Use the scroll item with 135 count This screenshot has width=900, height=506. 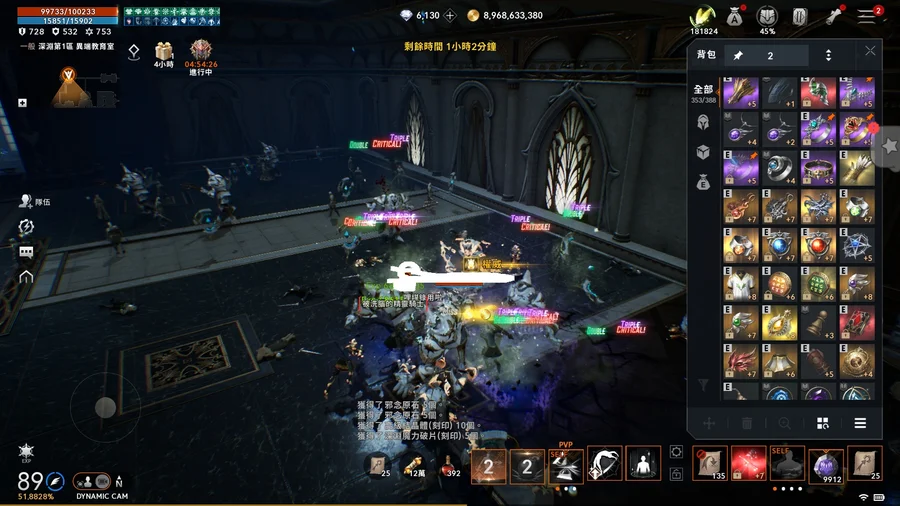pyautogui.click(x=709, y=463)
